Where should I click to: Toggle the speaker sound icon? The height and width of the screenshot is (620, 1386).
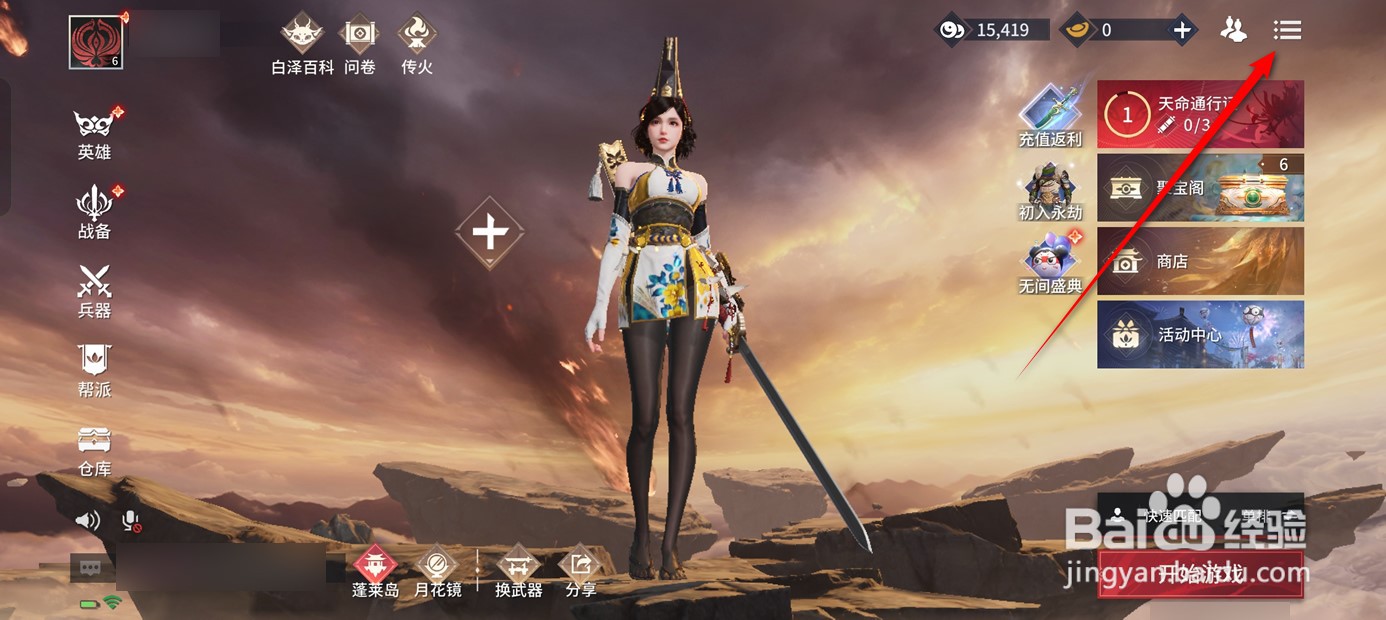click(89, 520)
